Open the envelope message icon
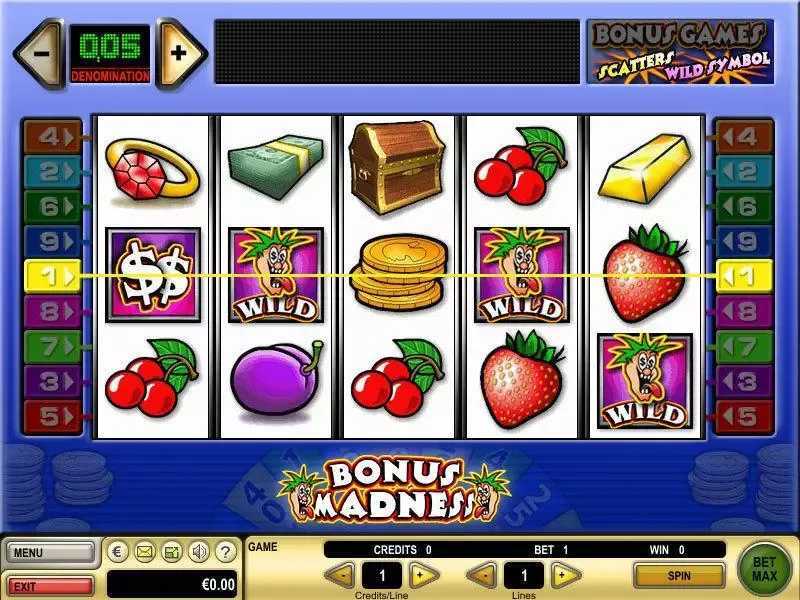The height and width of the screenshot is (600, 800). coord(145,551)
